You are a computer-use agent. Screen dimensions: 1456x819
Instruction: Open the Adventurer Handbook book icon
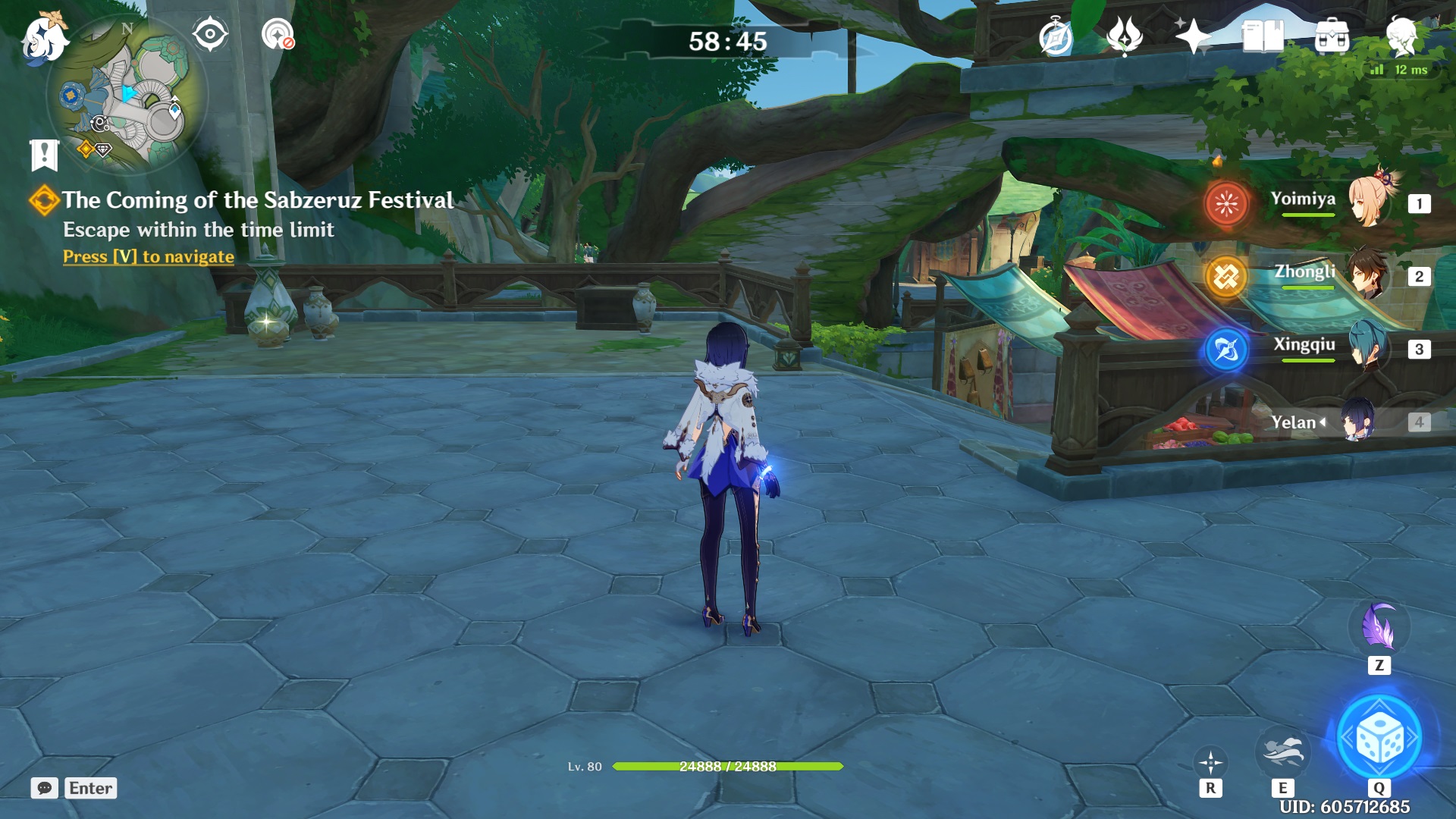click(x=1262, y=36)
